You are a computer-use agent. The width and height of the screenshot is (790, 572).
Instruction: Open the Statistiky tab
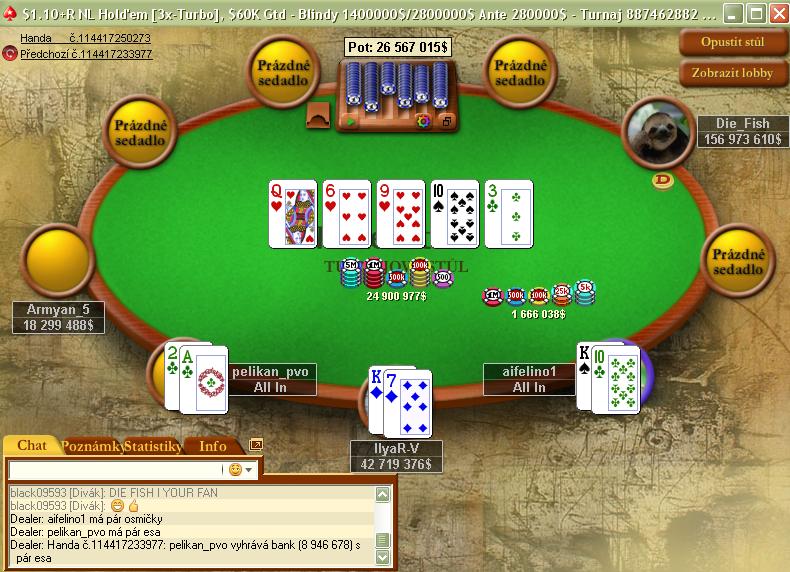pos(153,446)
